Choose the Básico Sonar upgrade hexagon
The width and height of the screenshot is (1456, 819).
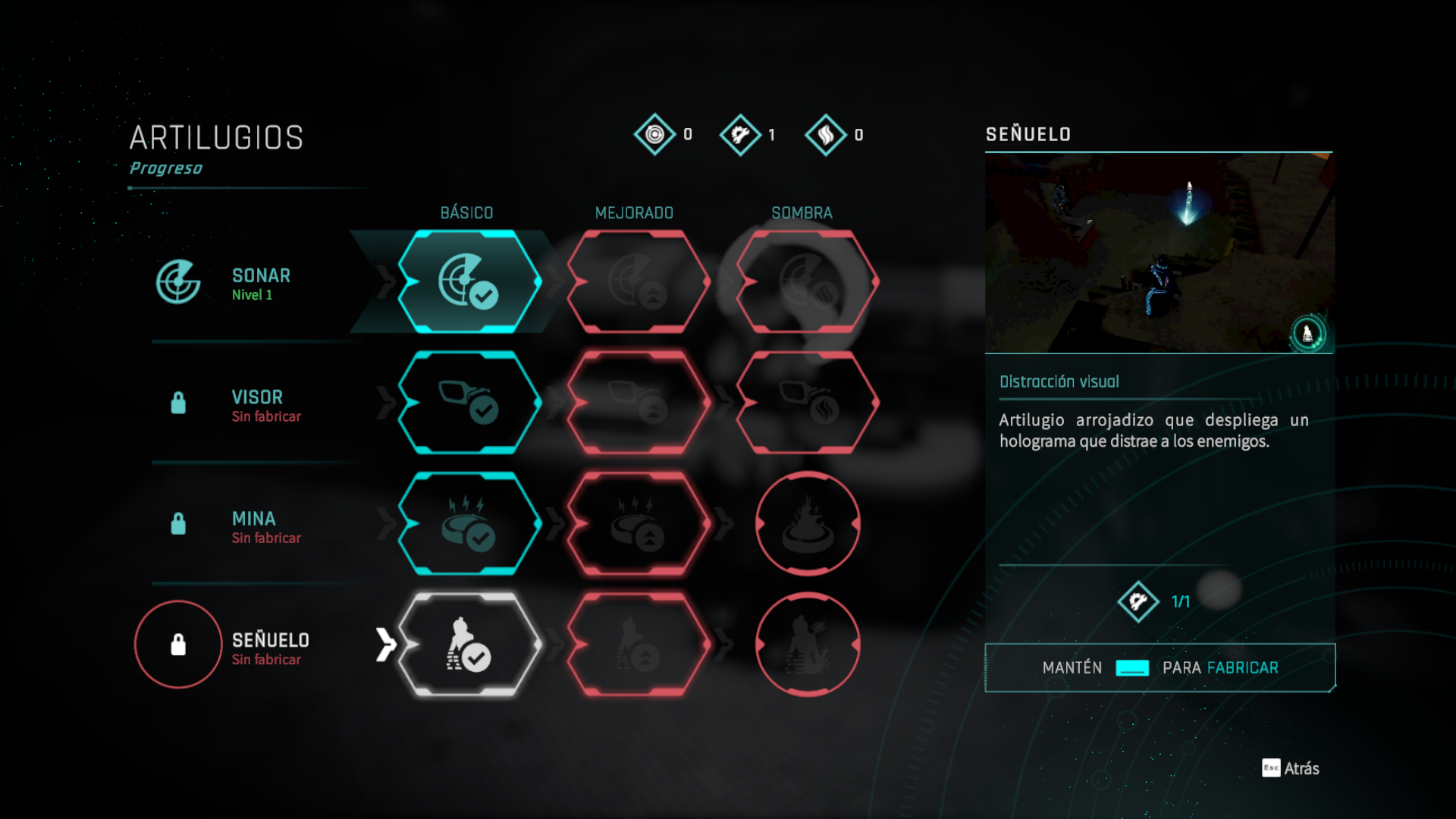pyautogui.click(x=469, y=281)
